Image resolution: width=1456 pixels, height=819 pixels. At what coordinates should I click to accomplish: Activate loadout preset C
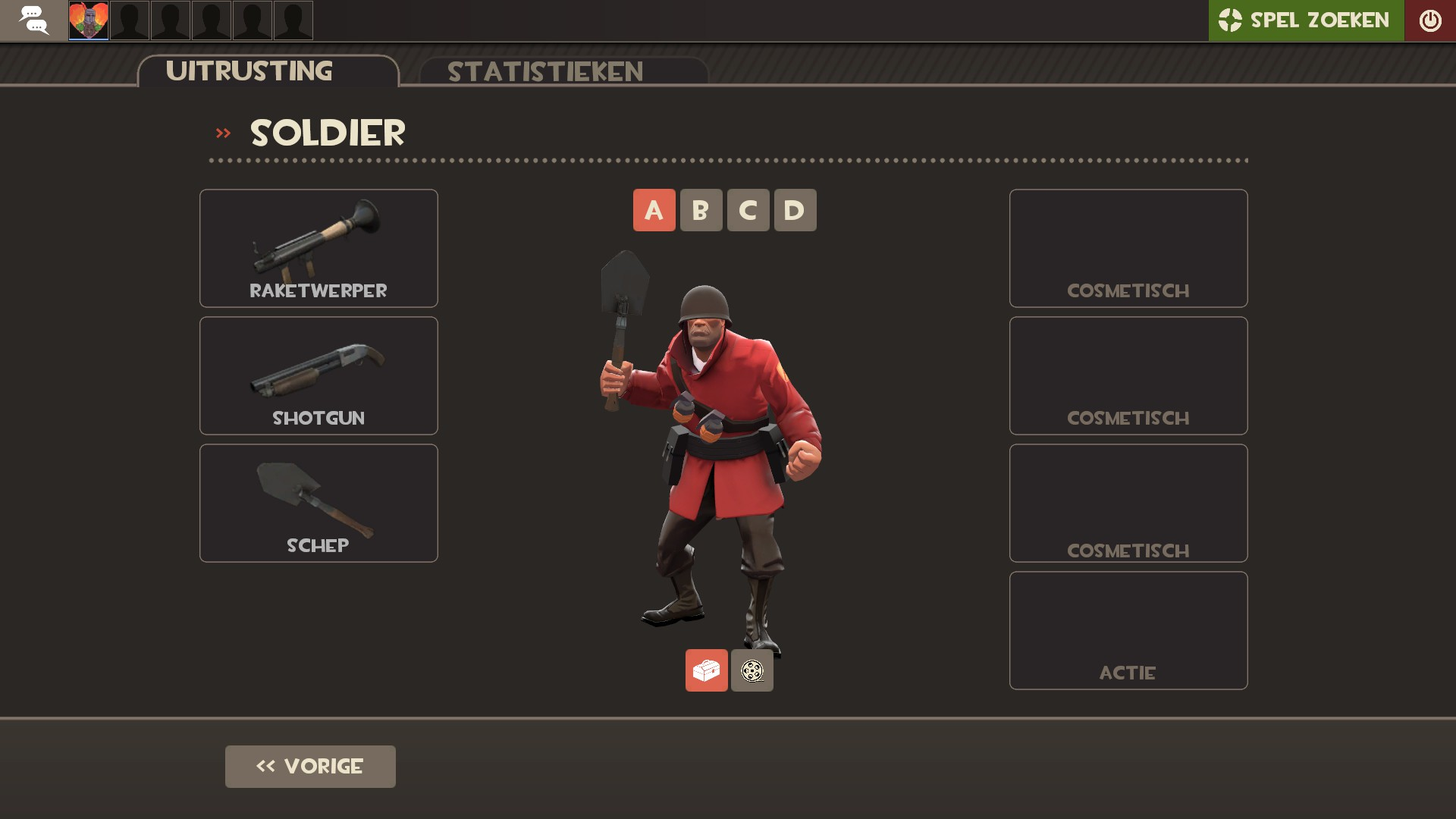click(748, 210)
